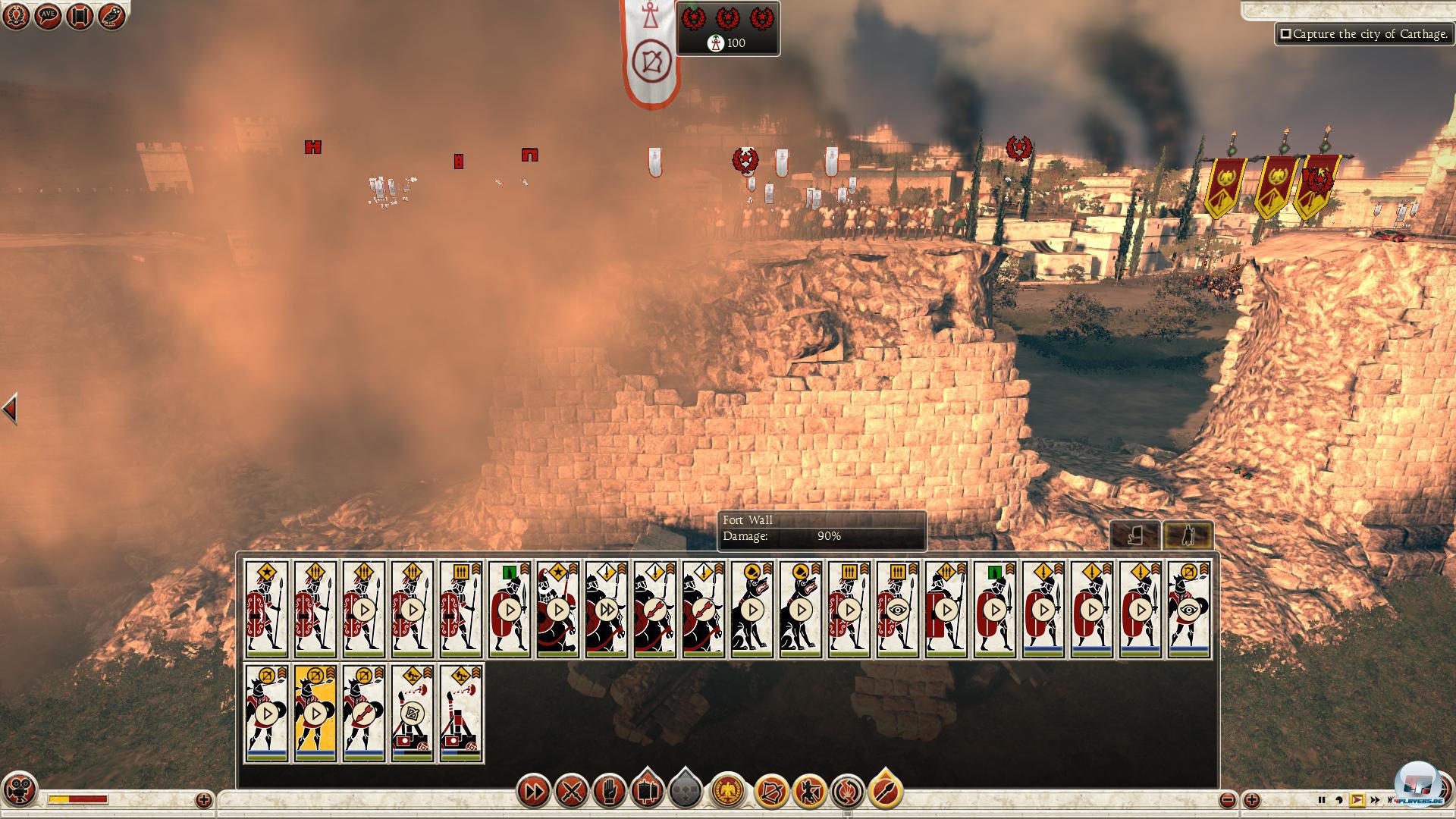Toggle the bow fire-at-will button
1456x819 pixels.
[x=771, y=792]
